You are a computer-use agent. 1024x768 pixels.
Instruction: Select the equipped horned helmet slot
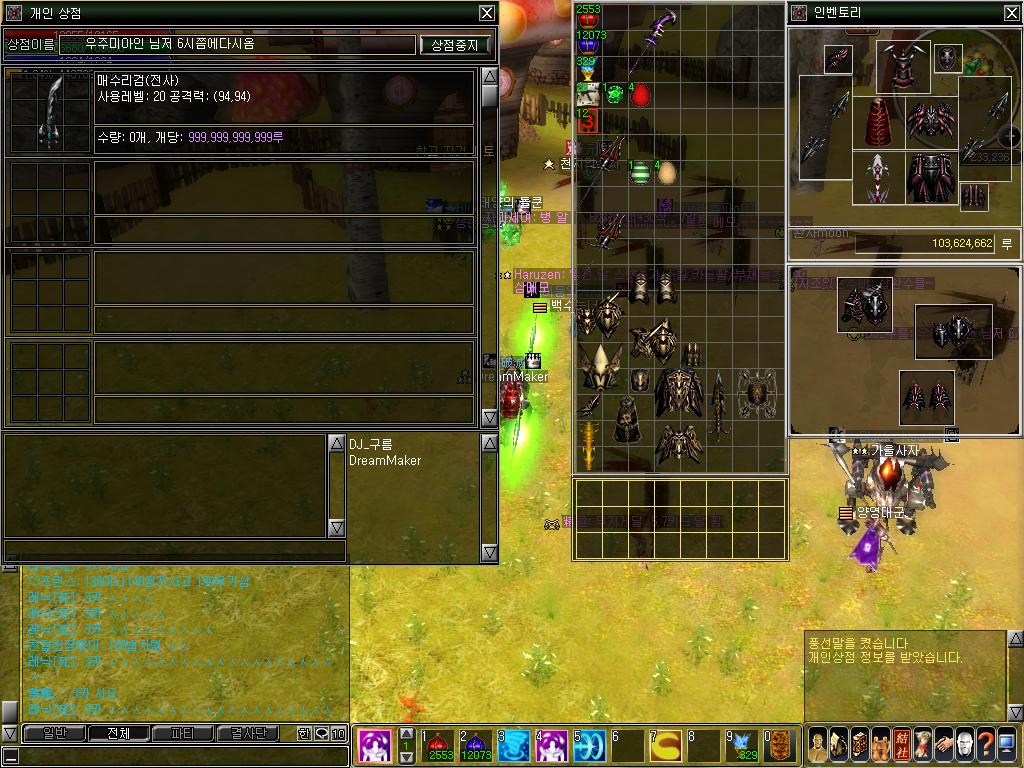tap(903, 65)
